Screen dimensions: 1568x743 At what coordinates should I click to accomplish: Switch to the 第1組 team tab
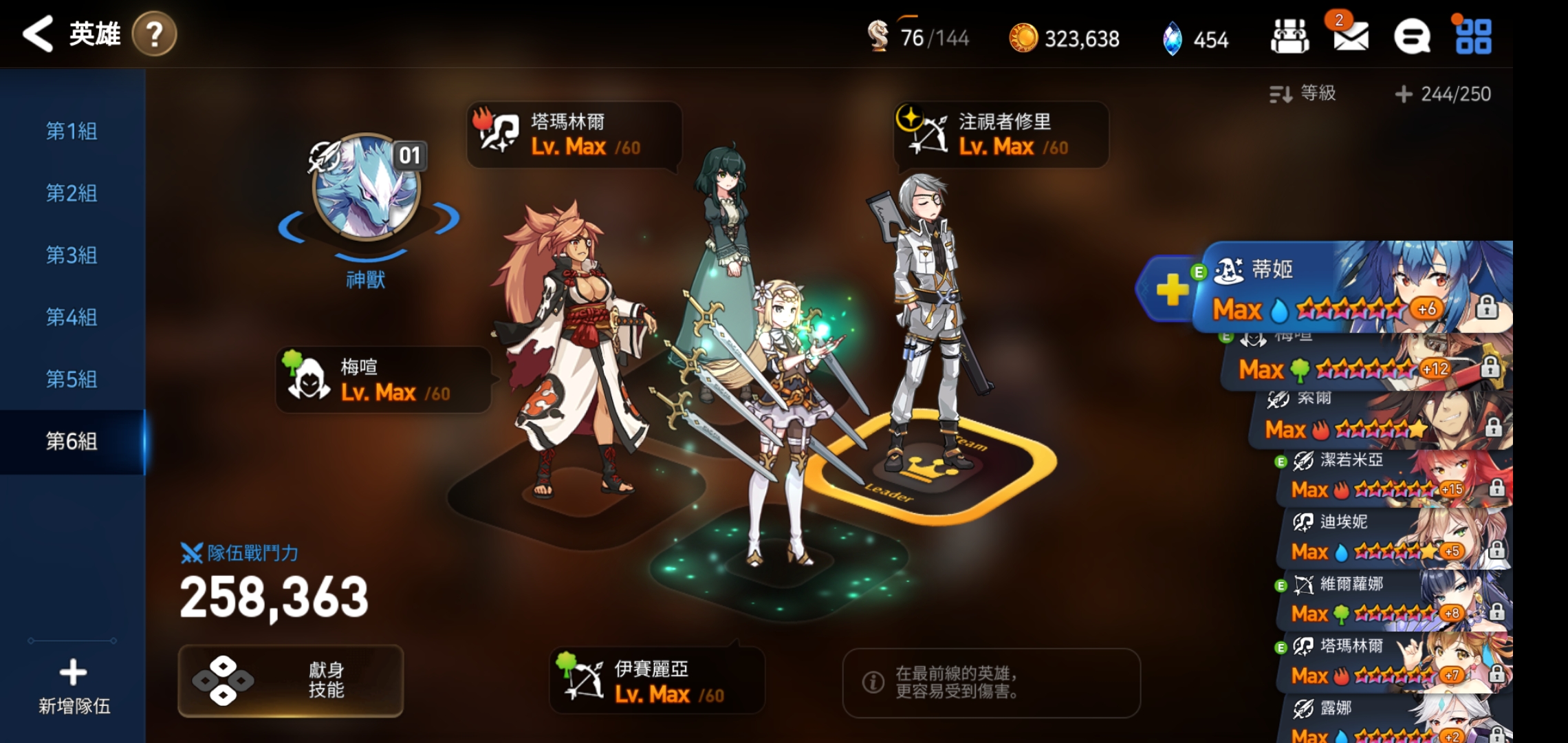point(71,131)
